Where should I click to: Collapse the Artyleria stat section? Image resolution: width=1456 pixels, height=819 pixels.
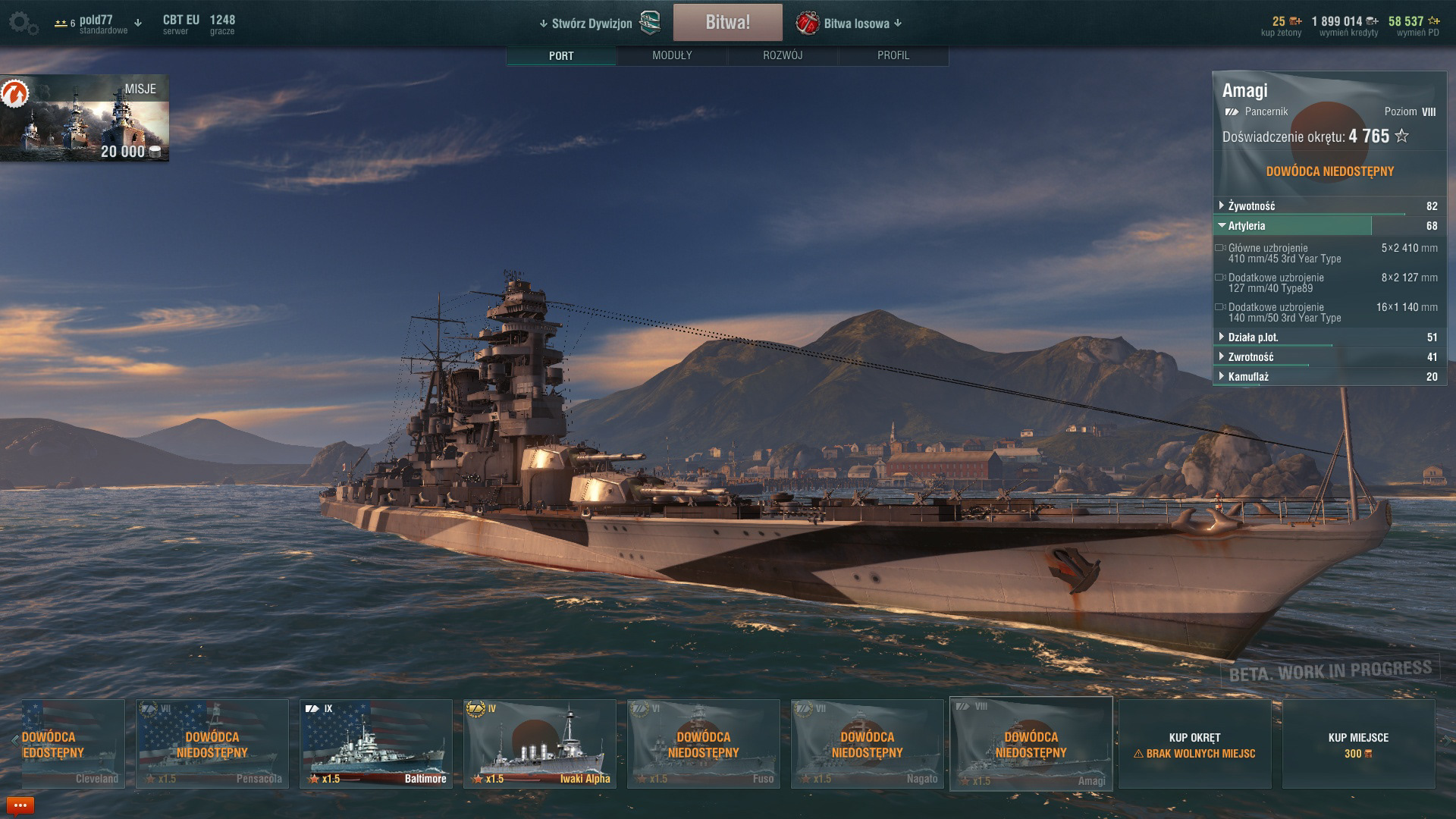(1247, 226)
